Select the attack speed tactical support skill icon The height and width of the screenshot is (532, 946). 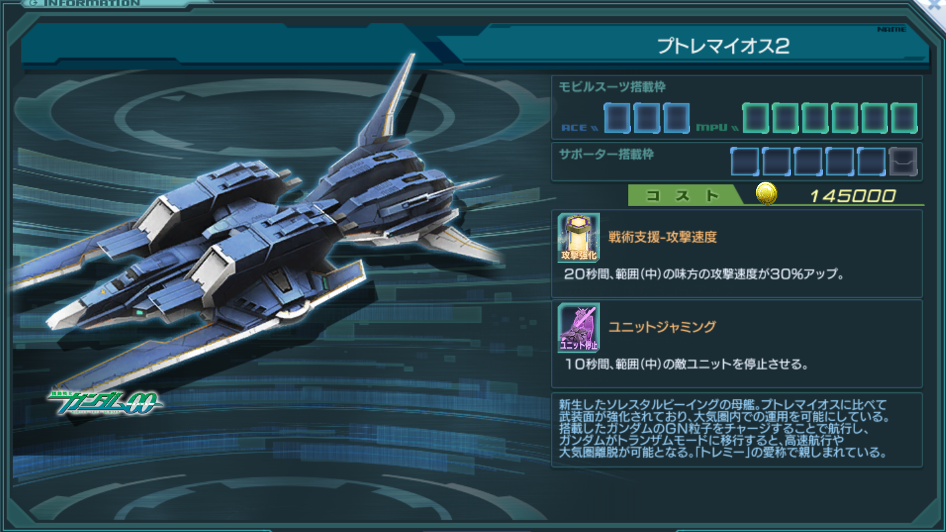tap(579, 238)
